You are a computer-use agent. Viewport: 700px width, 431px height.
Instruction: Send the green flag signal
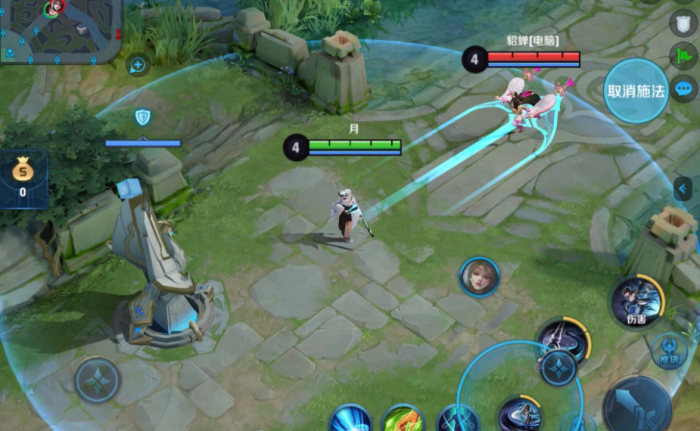pos(683,55)
